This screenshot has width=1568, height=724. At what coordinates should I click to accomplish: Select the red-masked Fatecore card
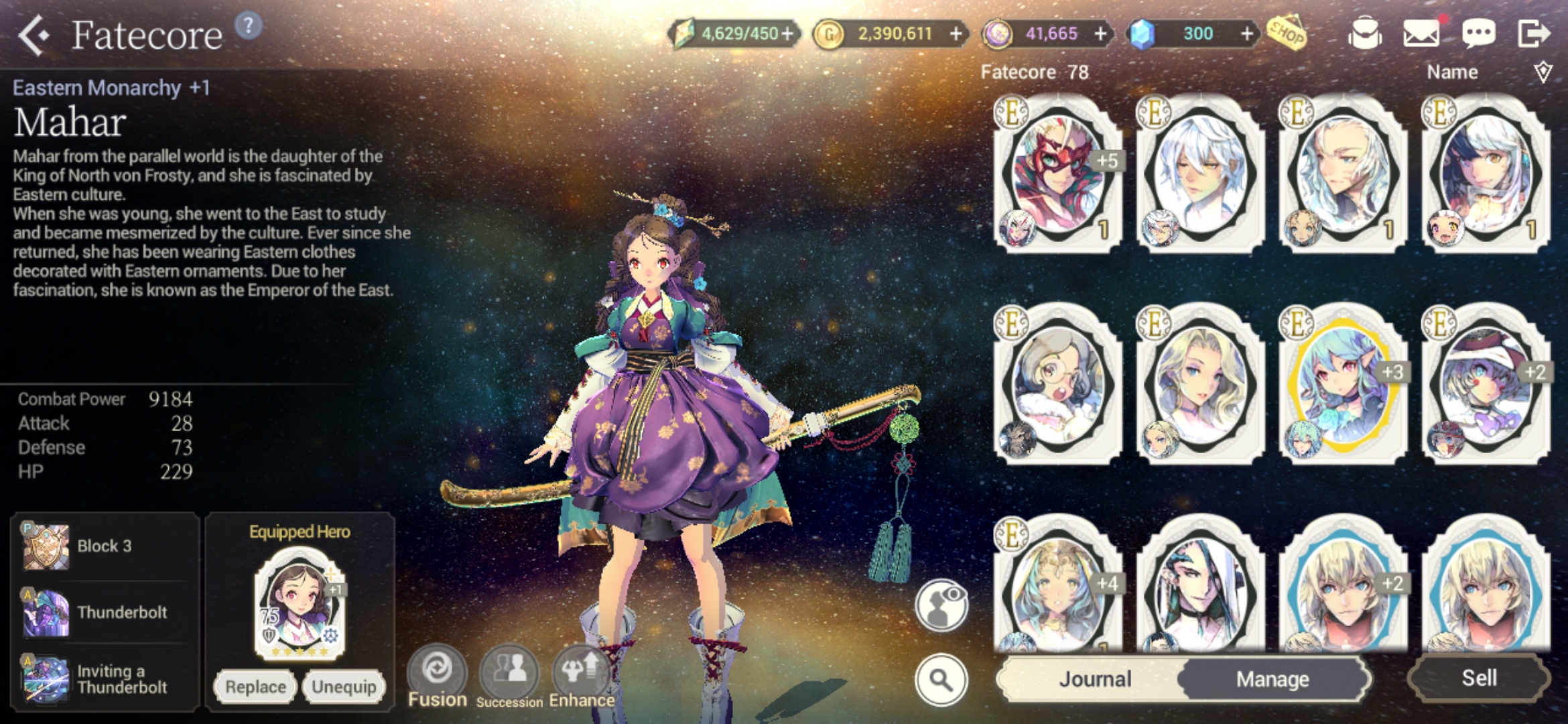click(x=1058, y=174)
